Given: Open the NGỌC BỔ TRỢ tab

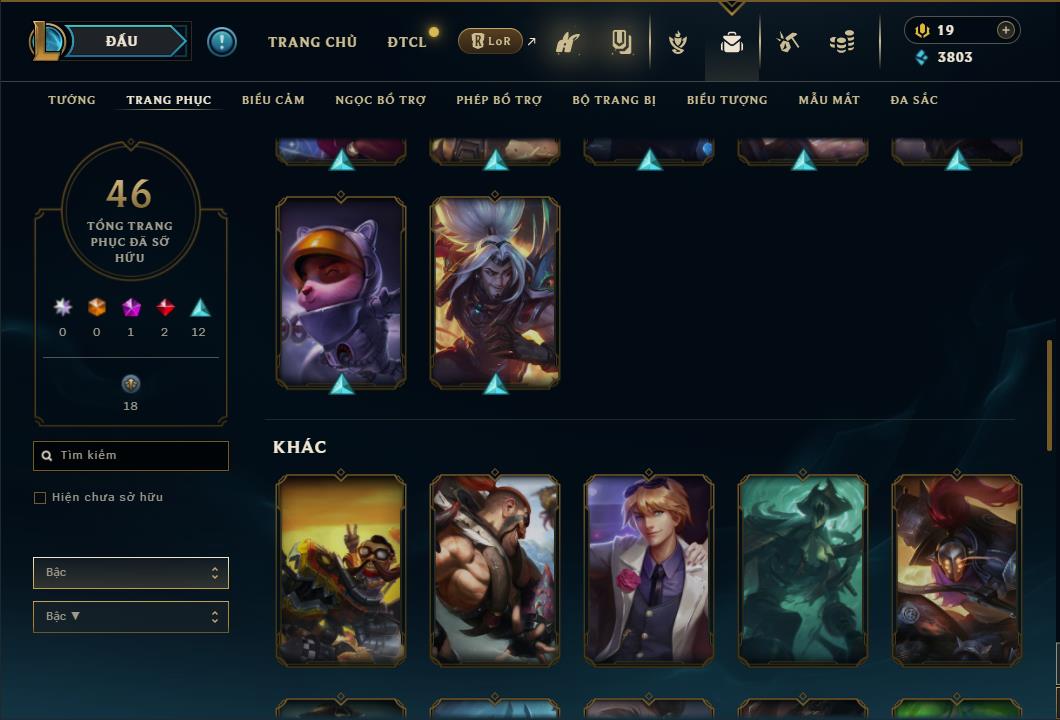Looking at the screenshot, I should pos(380,100).
